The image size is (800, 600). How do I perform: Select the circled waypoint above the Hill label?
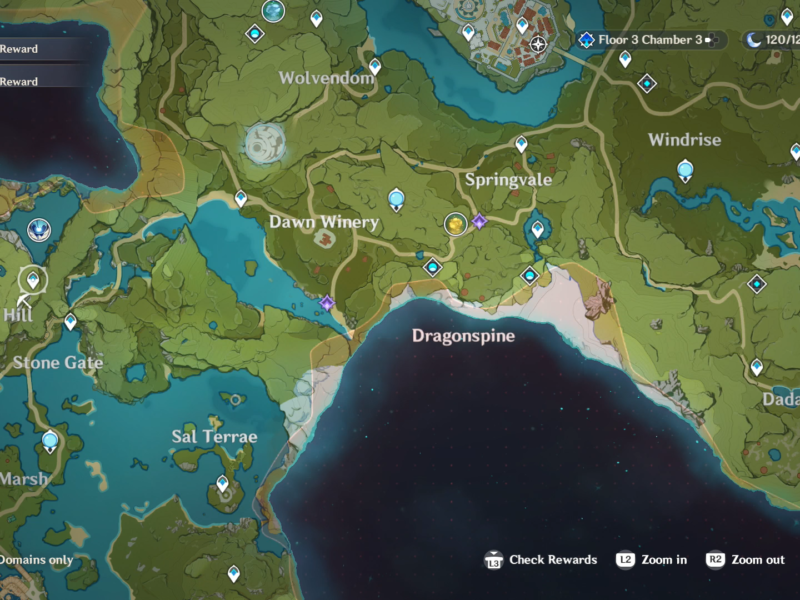pos(33,279)
